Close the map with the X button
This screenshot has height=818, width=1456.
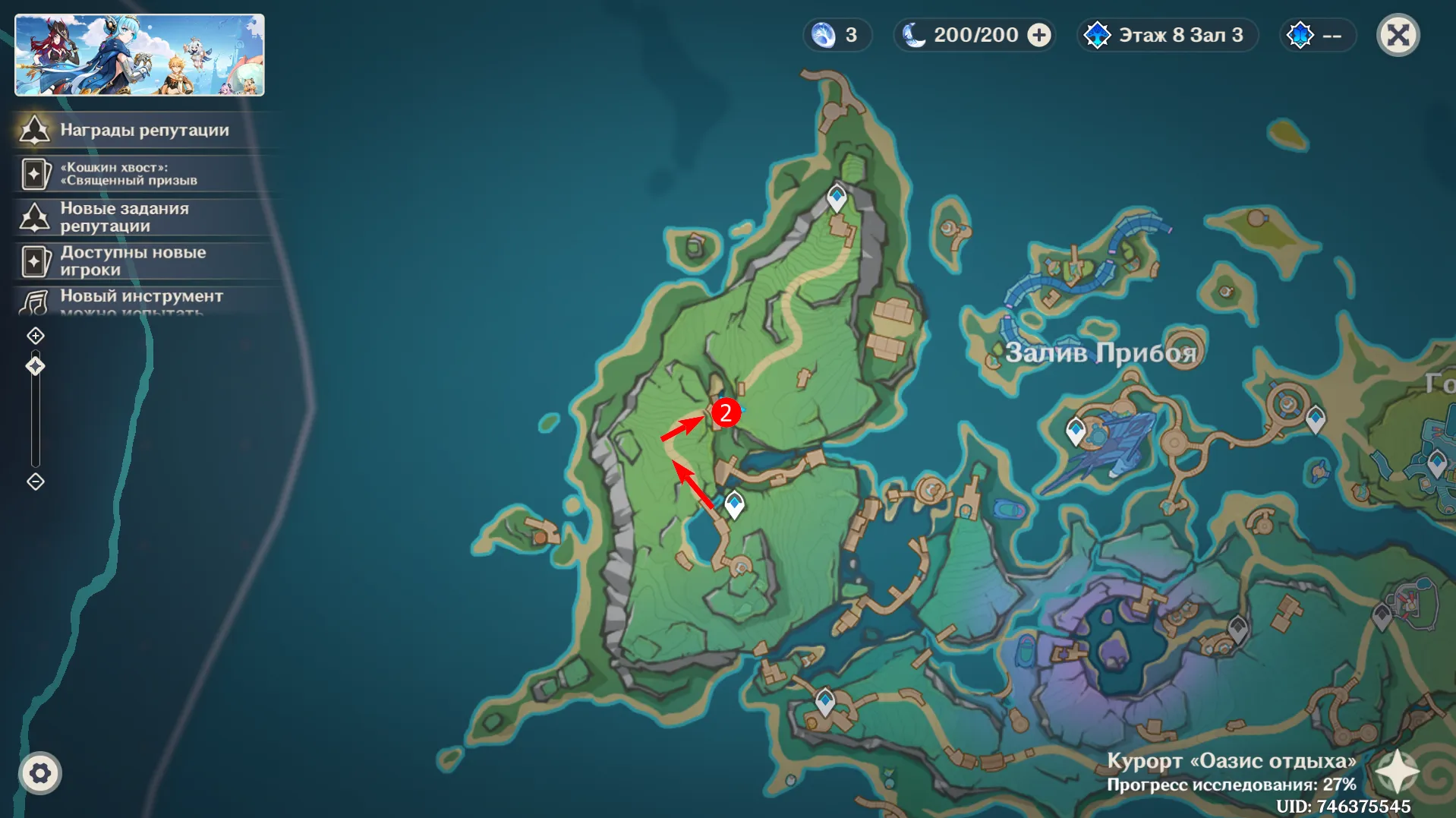click(1398, 35)
